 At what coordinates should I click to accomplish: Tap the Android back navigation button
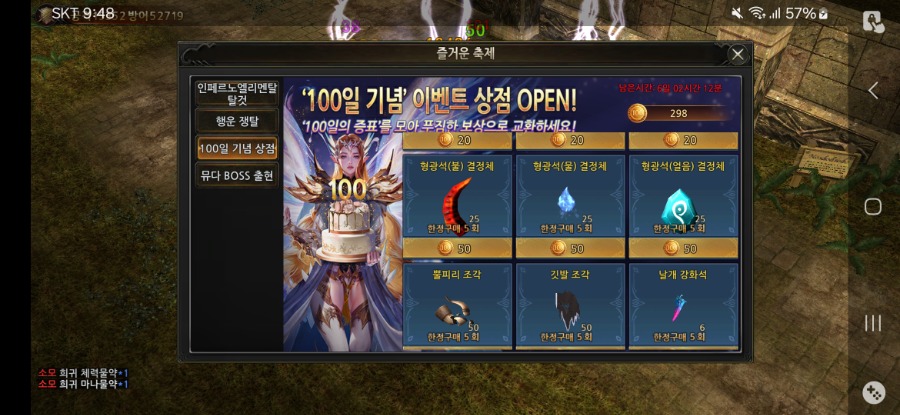click(873, 91)
